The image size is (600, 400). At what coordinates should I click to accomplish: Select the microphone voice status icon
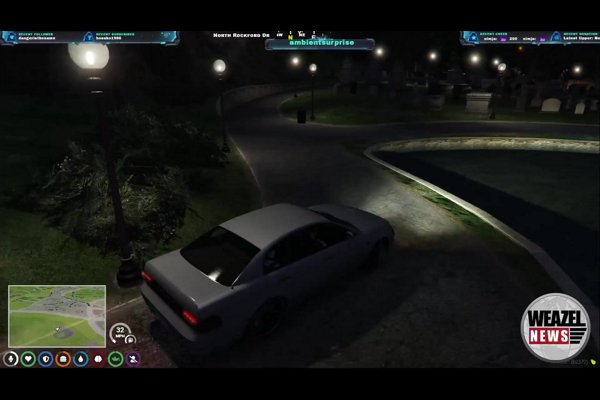10,359
